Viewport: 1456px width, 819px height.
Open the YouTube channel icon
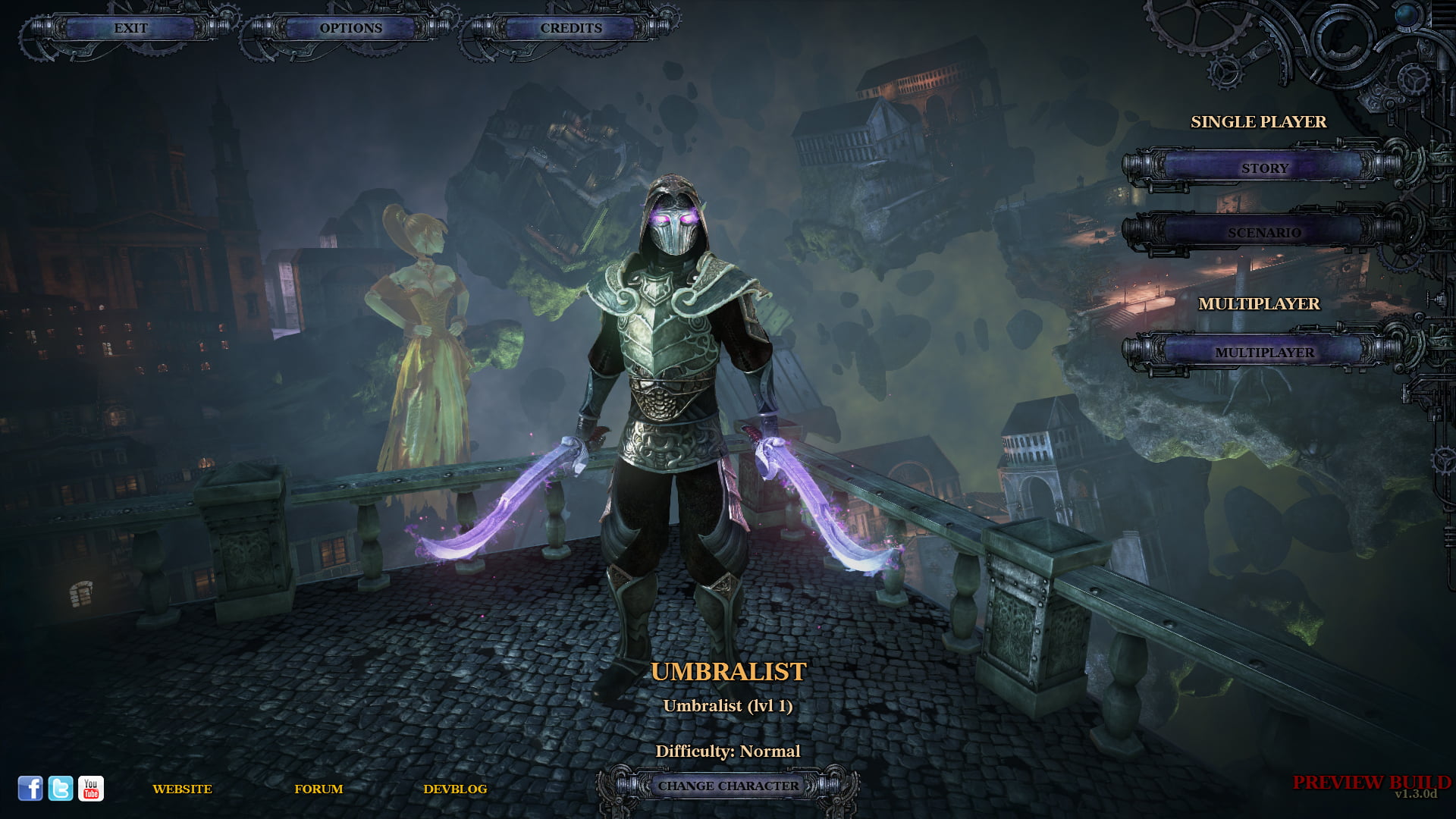point(91,789)
